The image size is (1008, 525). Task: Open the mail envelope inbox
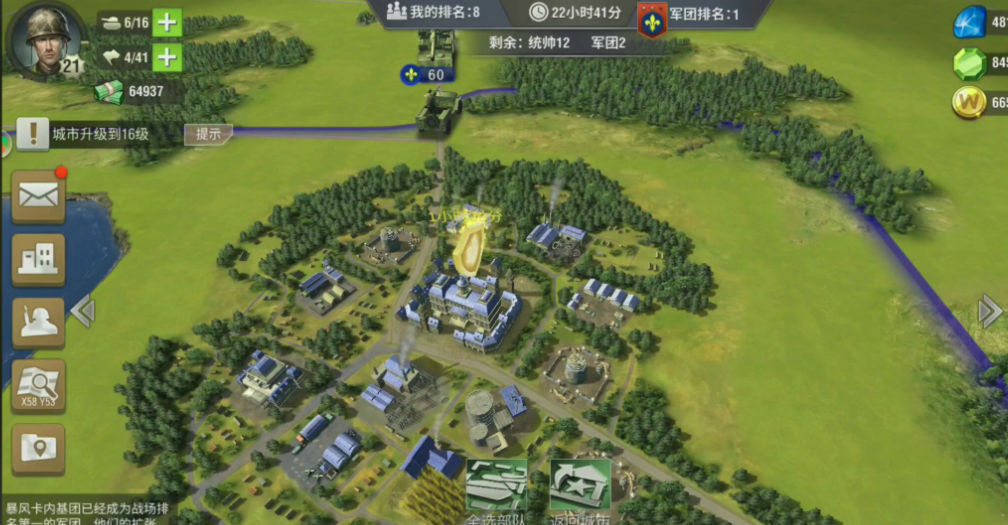coord(39,196)
